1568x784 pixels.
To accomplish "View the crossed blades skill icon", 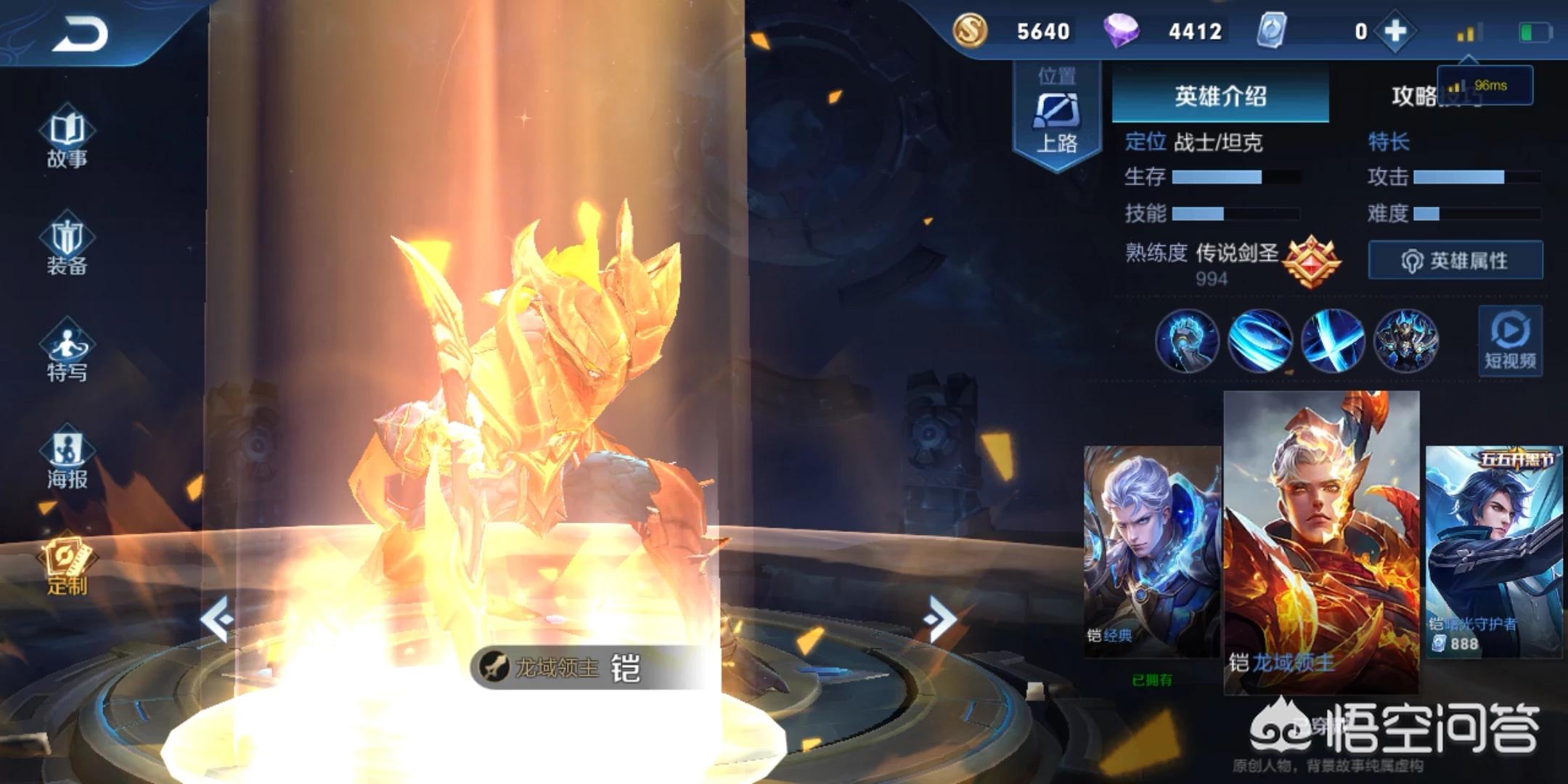I will pos(1333,340).
